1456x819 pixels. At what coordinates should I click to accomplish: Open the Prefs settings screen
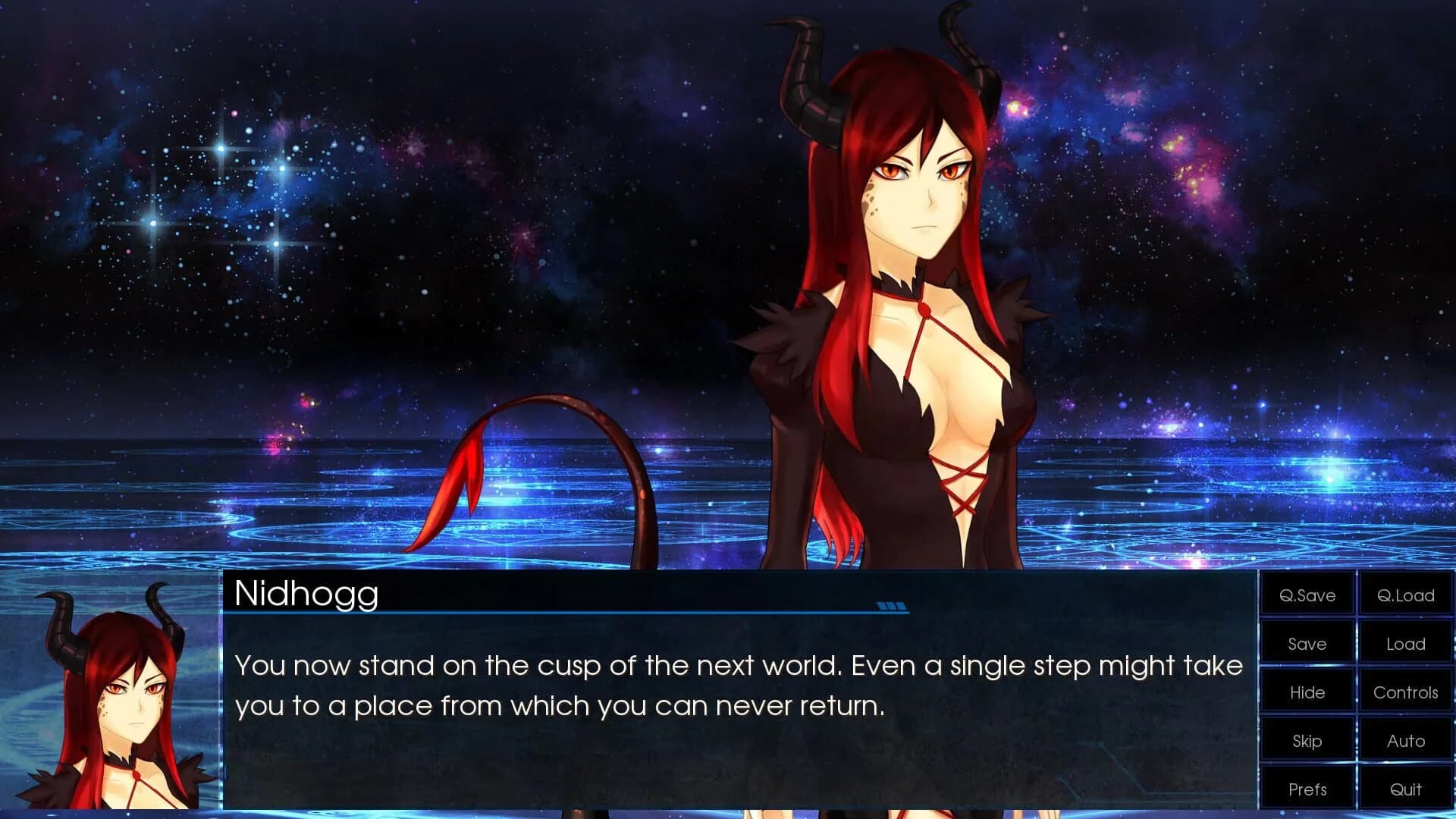point(1306,788)
